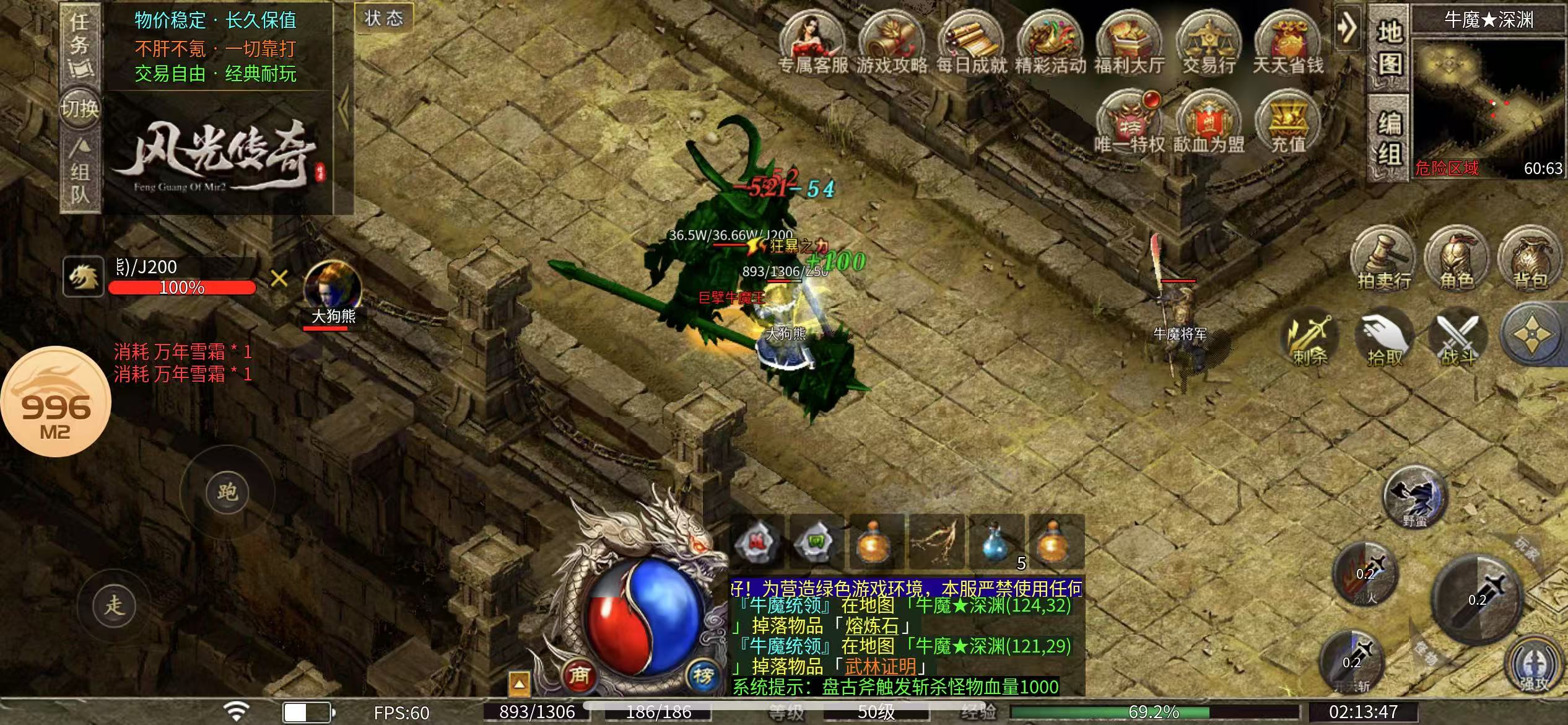Open the 背包 backpack
This screenshot has width=1568, height=725.
point(1530,260)
